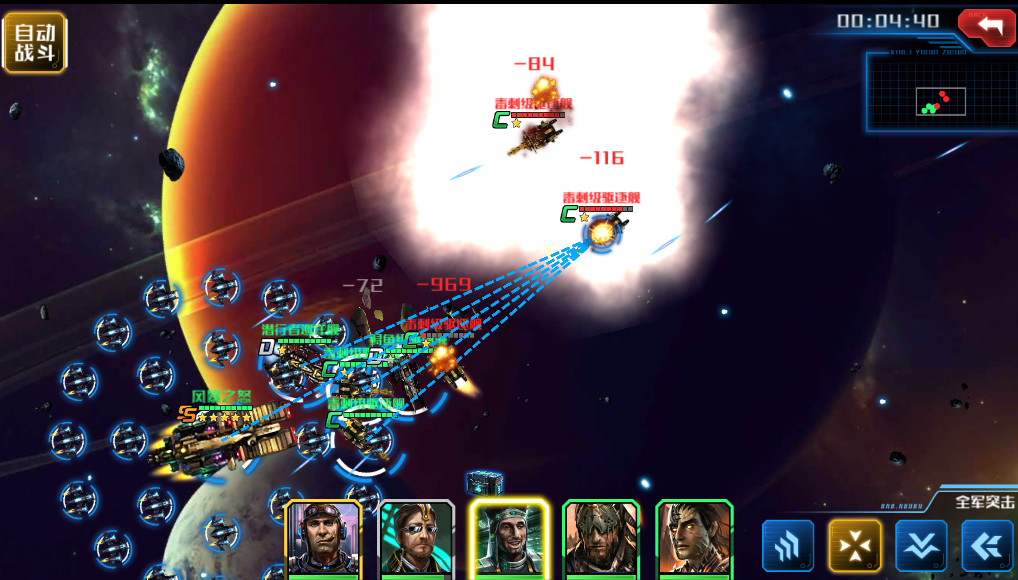Pick the long-haired glowing-eyed commander portrait
This screenshot has width=1018, height=580.
[x=694, y=539]
